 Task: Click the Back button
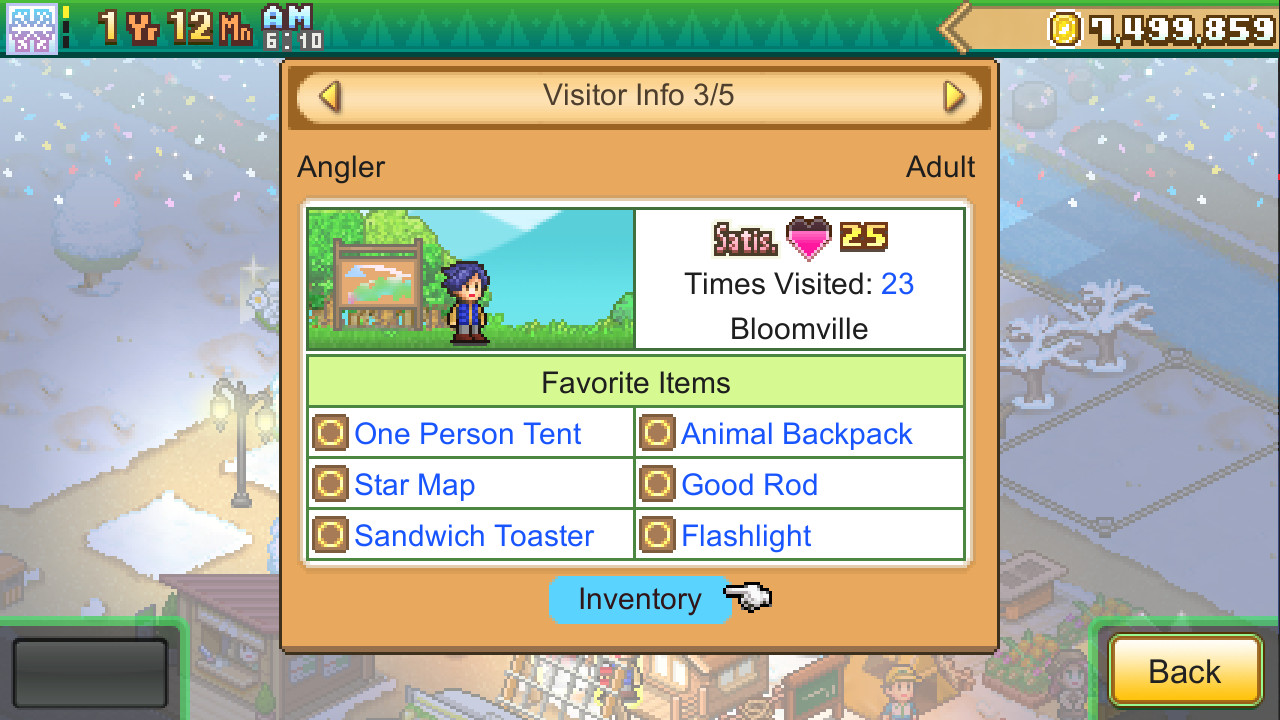(1184, 671)
